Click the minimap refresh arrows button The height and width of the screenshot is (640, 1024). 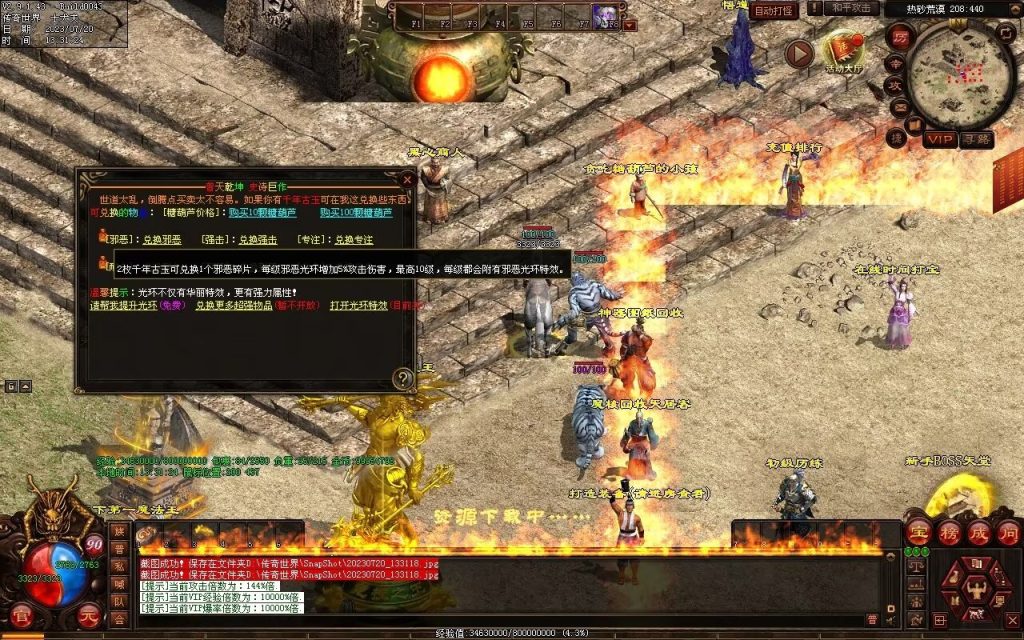click(1005, 34)
